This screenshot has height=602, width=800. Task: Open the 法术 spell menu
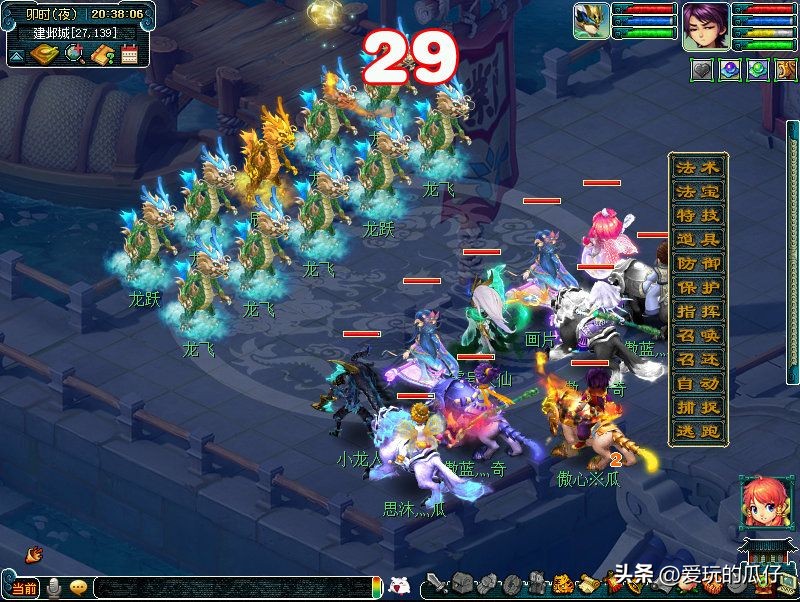697,168
